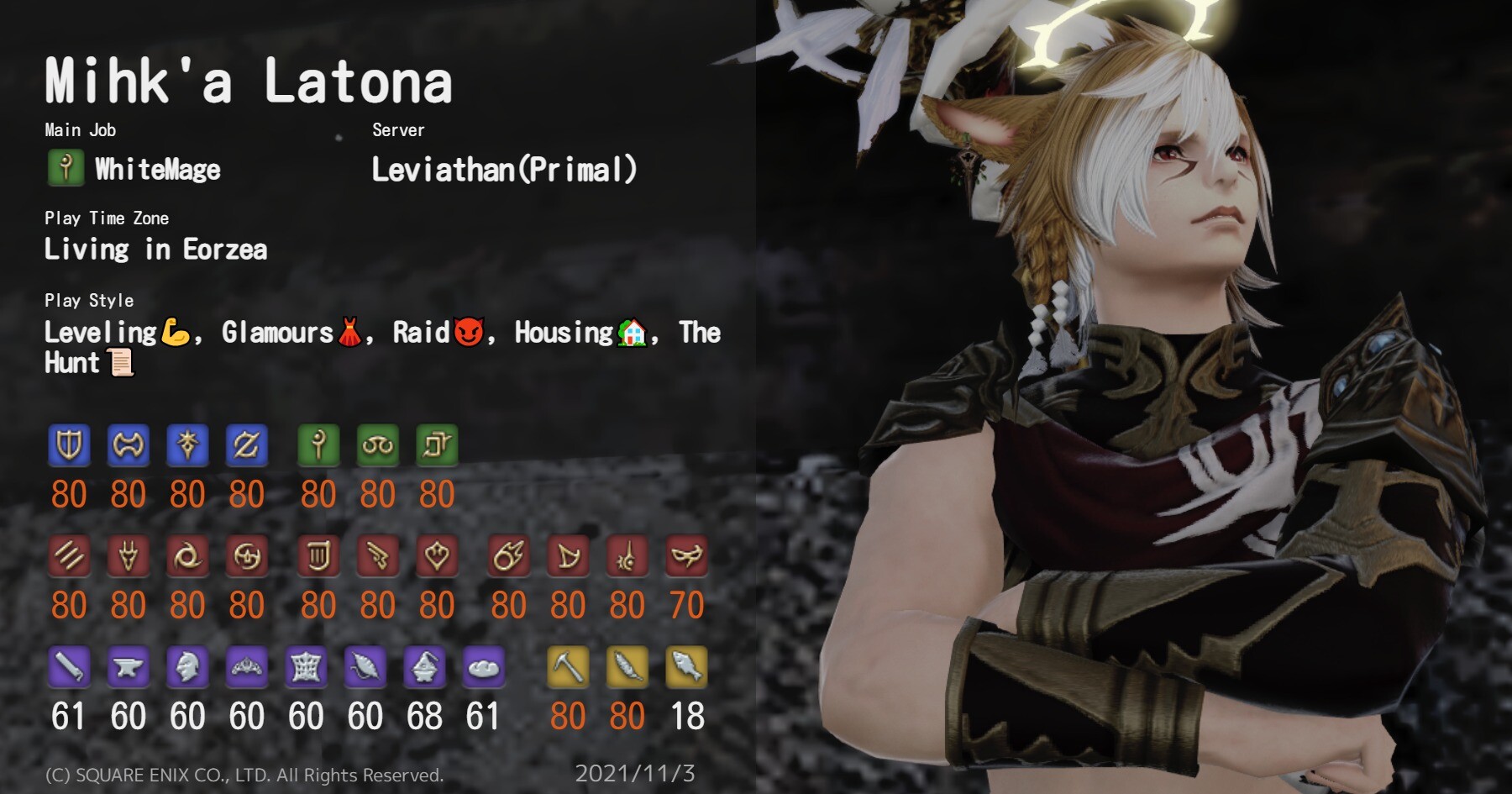This screenshot has width=1512, height=794.
Task: Click the Miner pickaxe icon
Action: pos(568,668)
